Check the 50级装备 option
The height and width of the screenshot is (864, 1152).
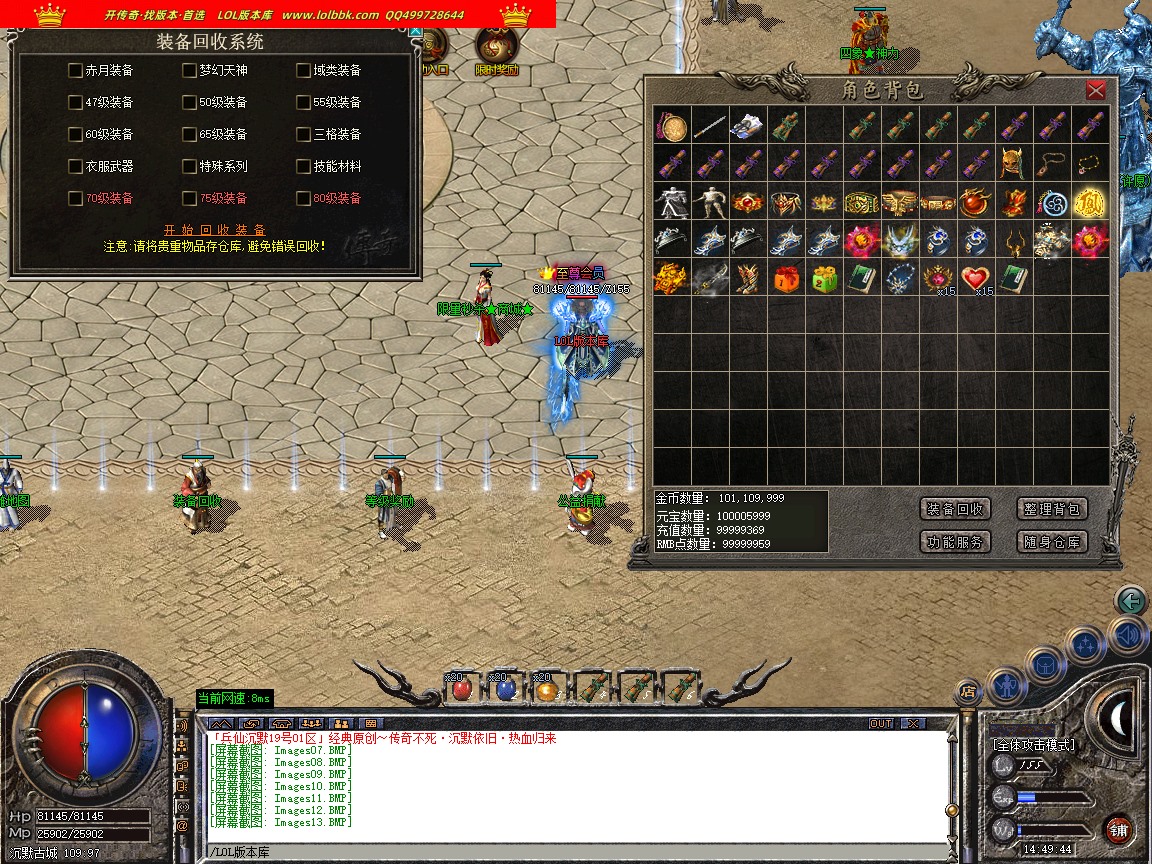[x=190, y=102]
